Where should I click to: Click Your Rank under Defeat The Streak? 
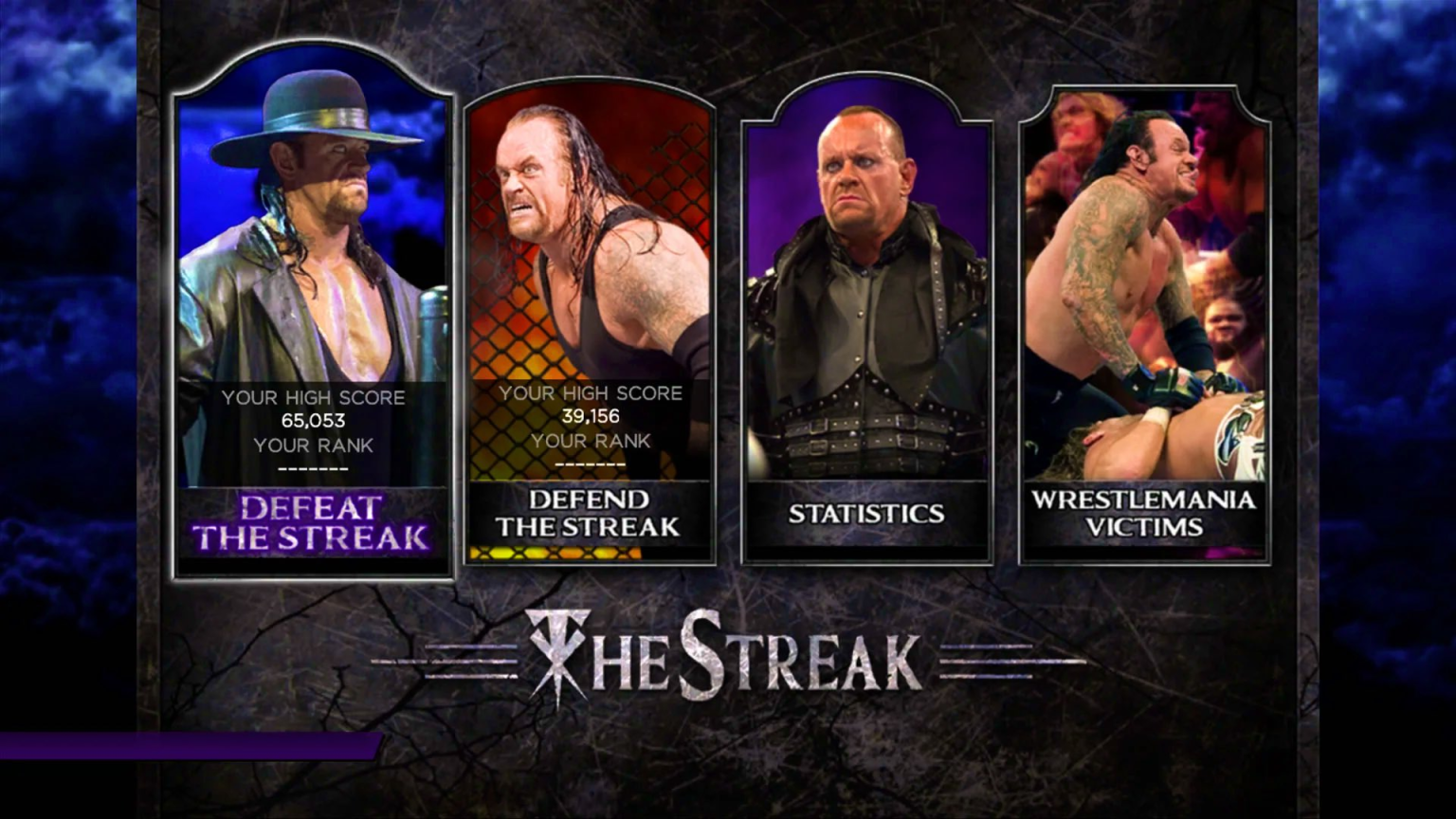pos(313,446)
